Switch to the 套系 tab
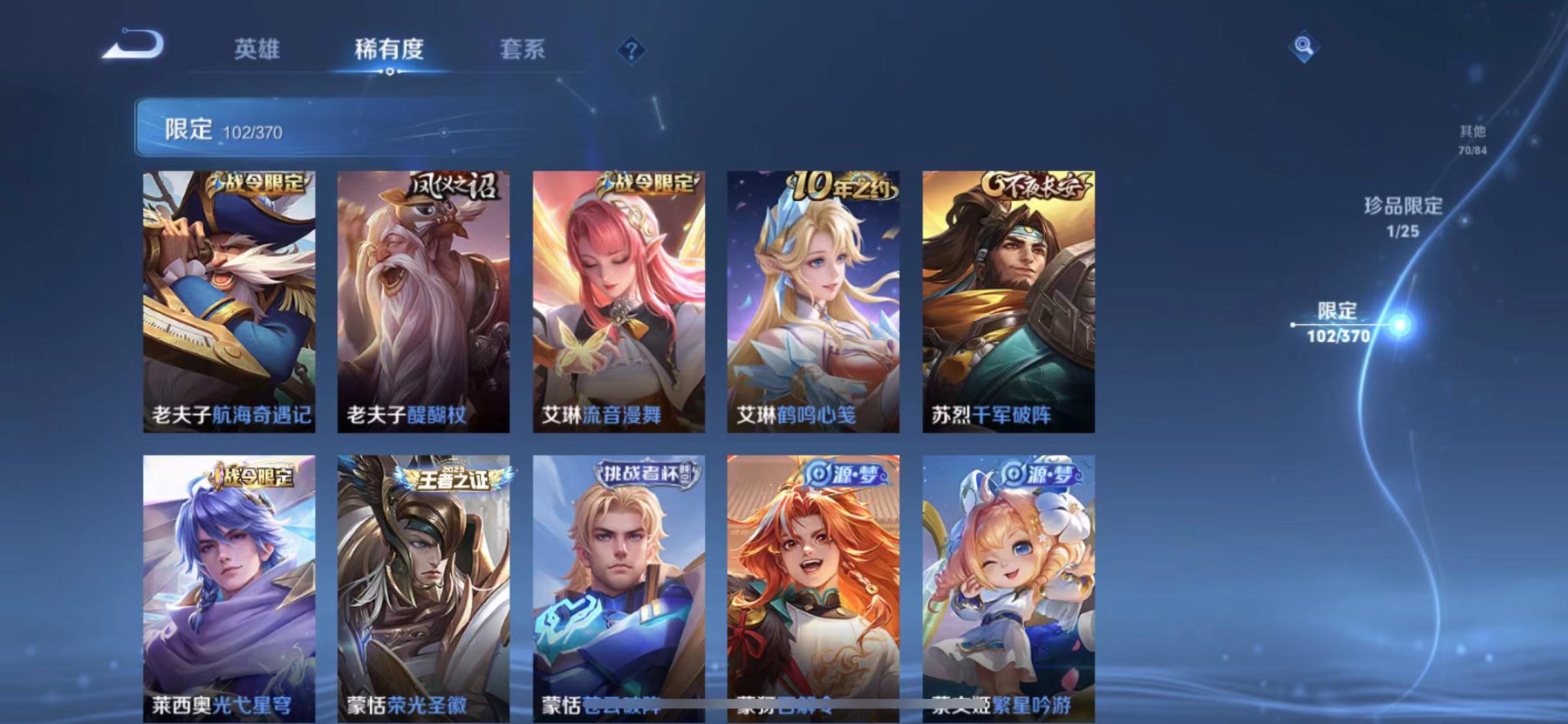The height and width of the screenshot is (724, 1568). (523, 50)
